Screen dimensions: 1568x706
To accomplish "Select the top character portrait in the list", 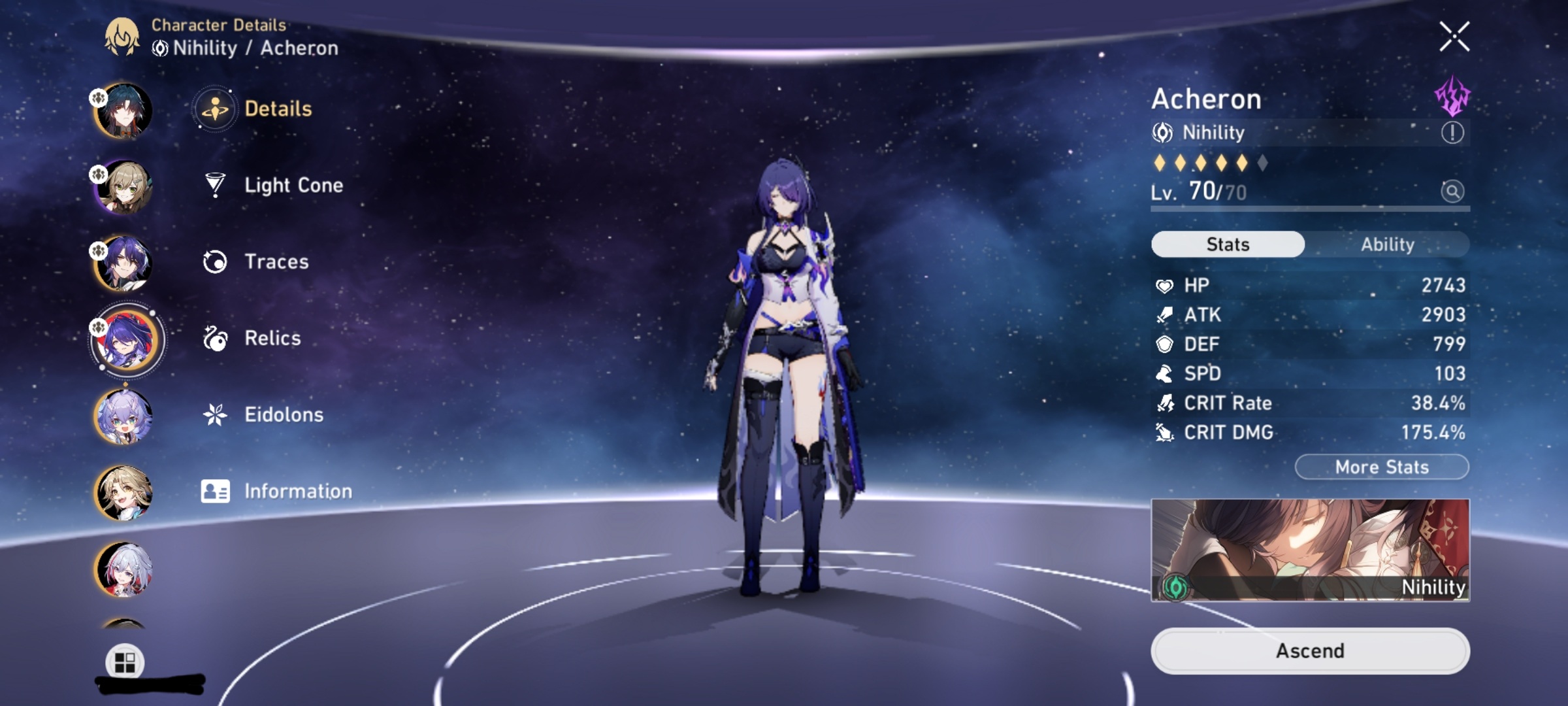I will tap(124, 110).
